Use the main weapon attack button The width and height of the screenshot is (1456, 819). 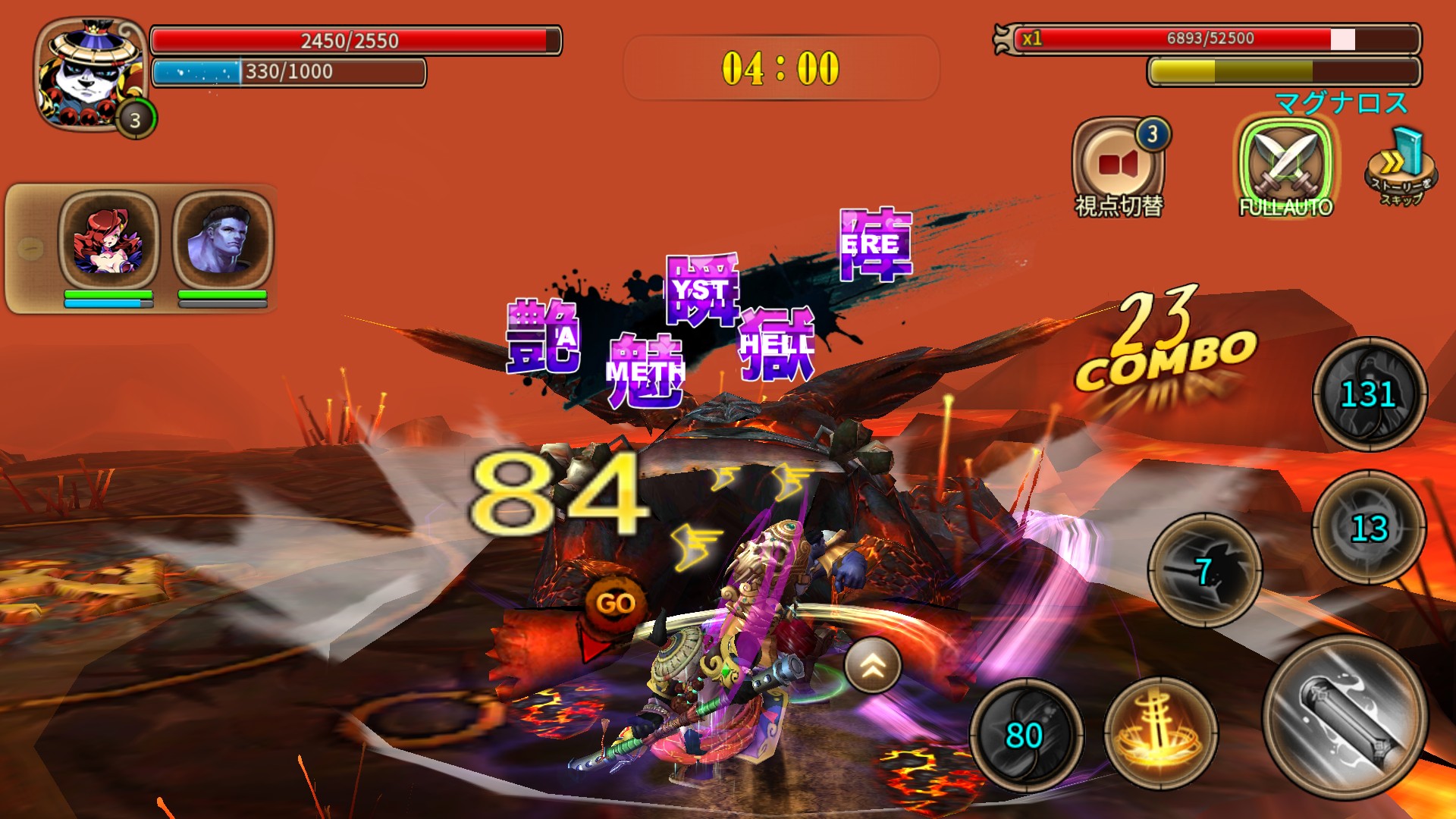(x=1345, y=717)
